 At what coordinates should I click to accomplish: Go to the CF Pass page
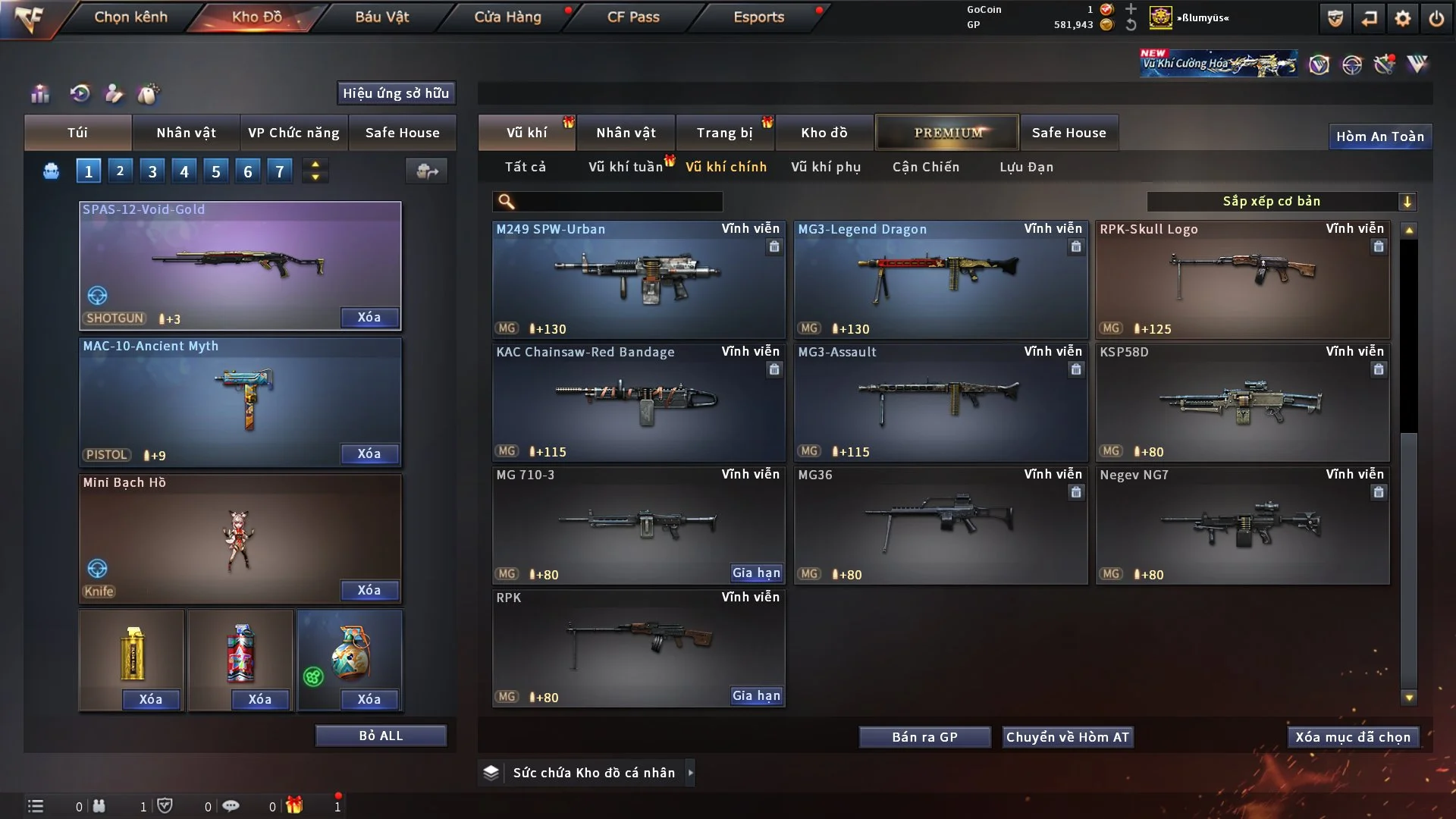[x=633, y=17]
